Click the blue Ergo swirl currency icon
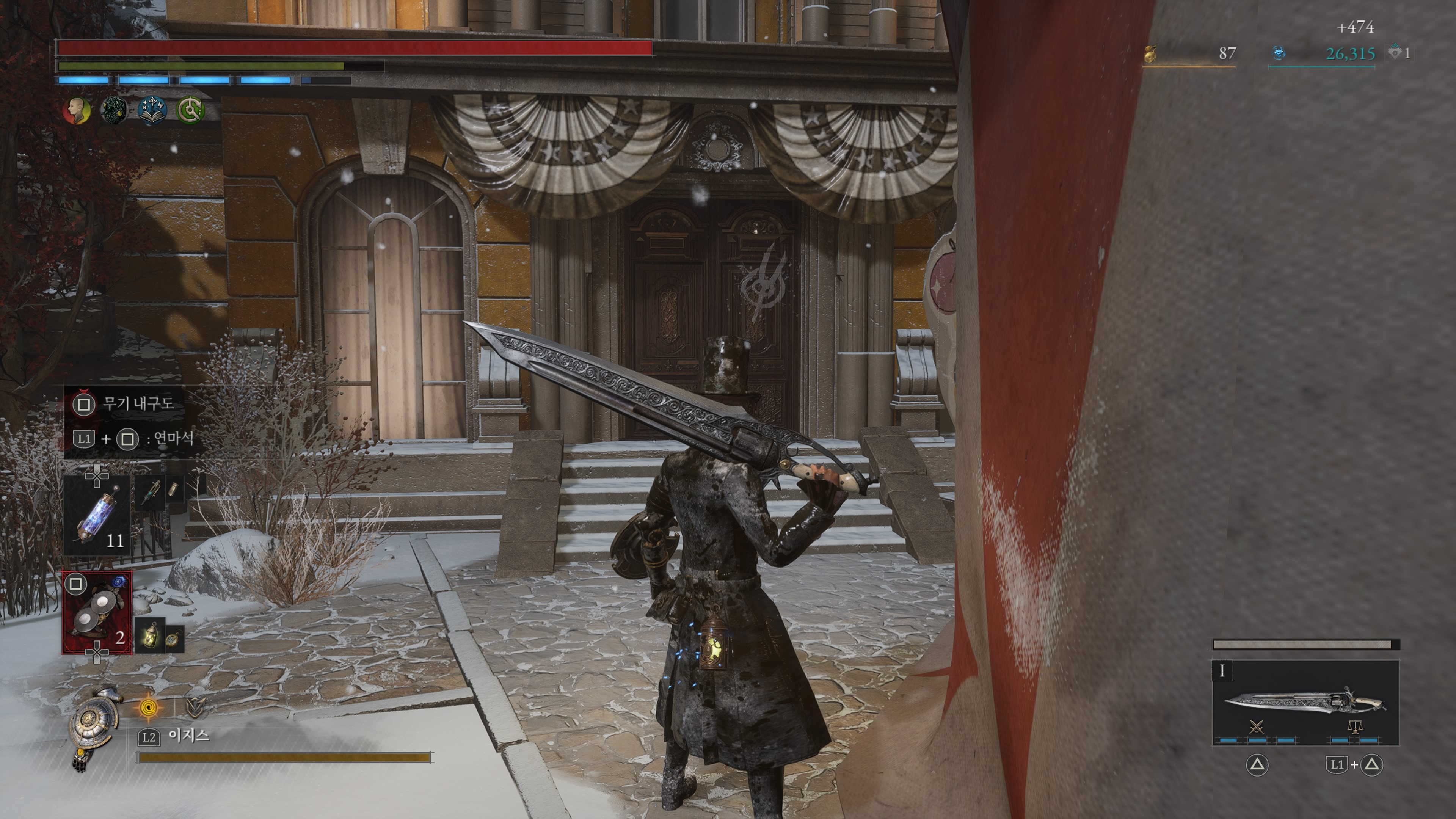 [x=1279, y=54]
